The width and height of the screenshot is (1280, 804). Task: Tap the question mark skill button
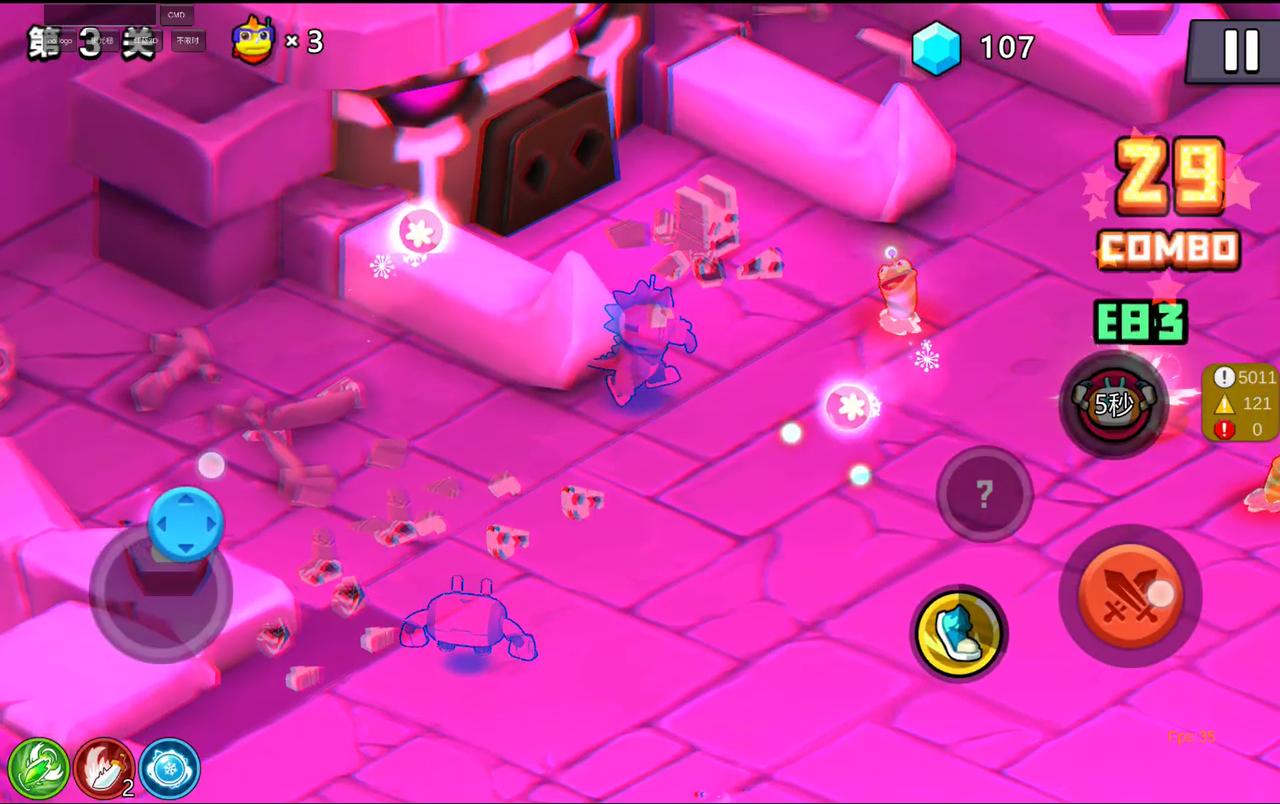click(984, 493)
